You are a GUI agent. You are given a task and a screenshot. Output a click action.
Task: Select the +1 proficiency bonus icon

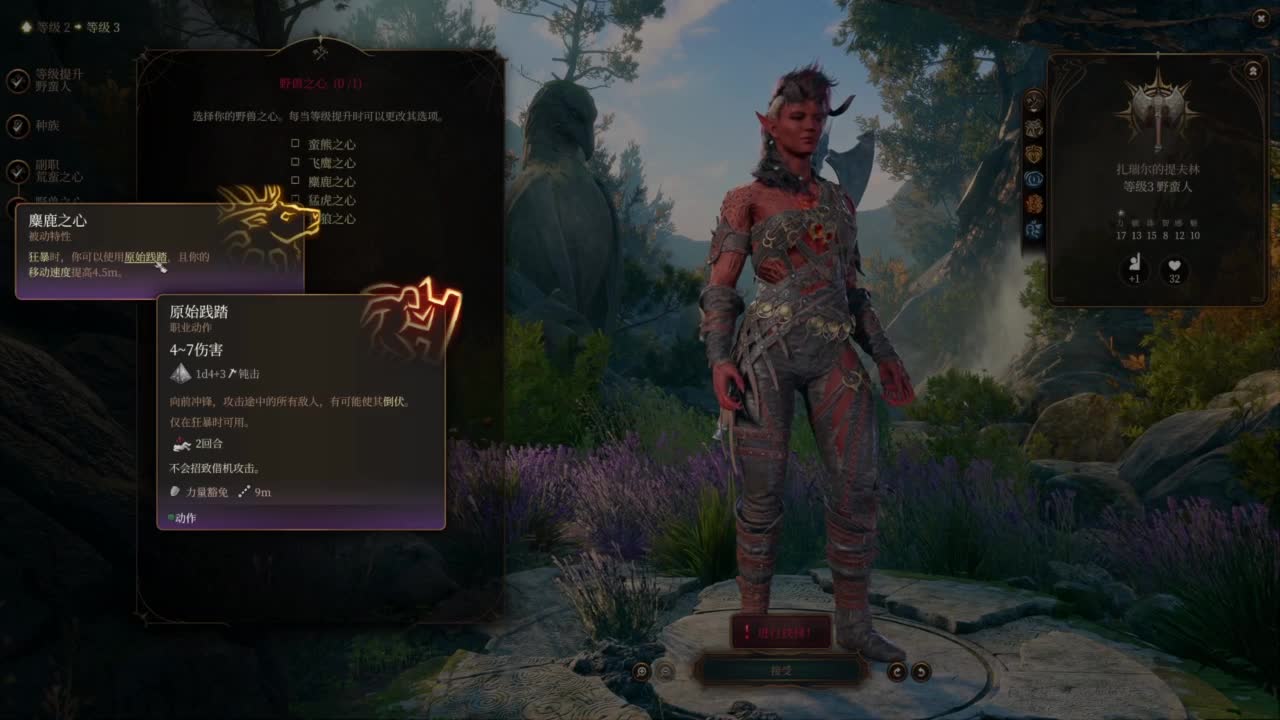click(1133, 270)
